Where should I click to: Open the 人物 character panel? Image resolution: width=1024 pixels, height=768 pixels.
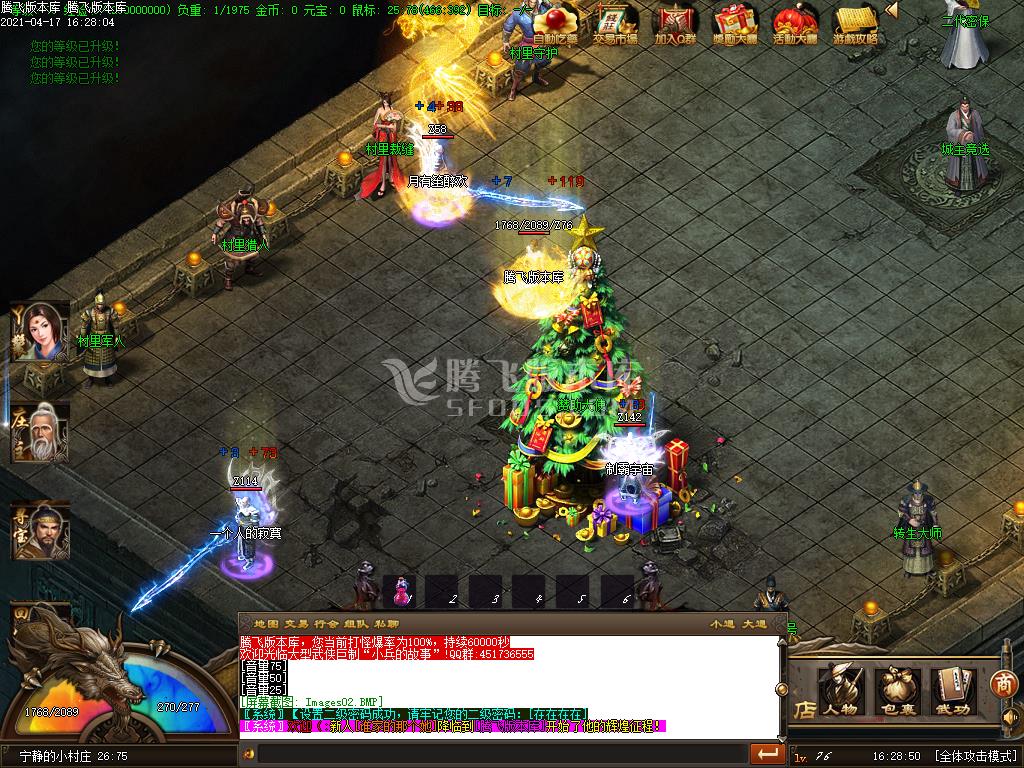pos(840,691)
